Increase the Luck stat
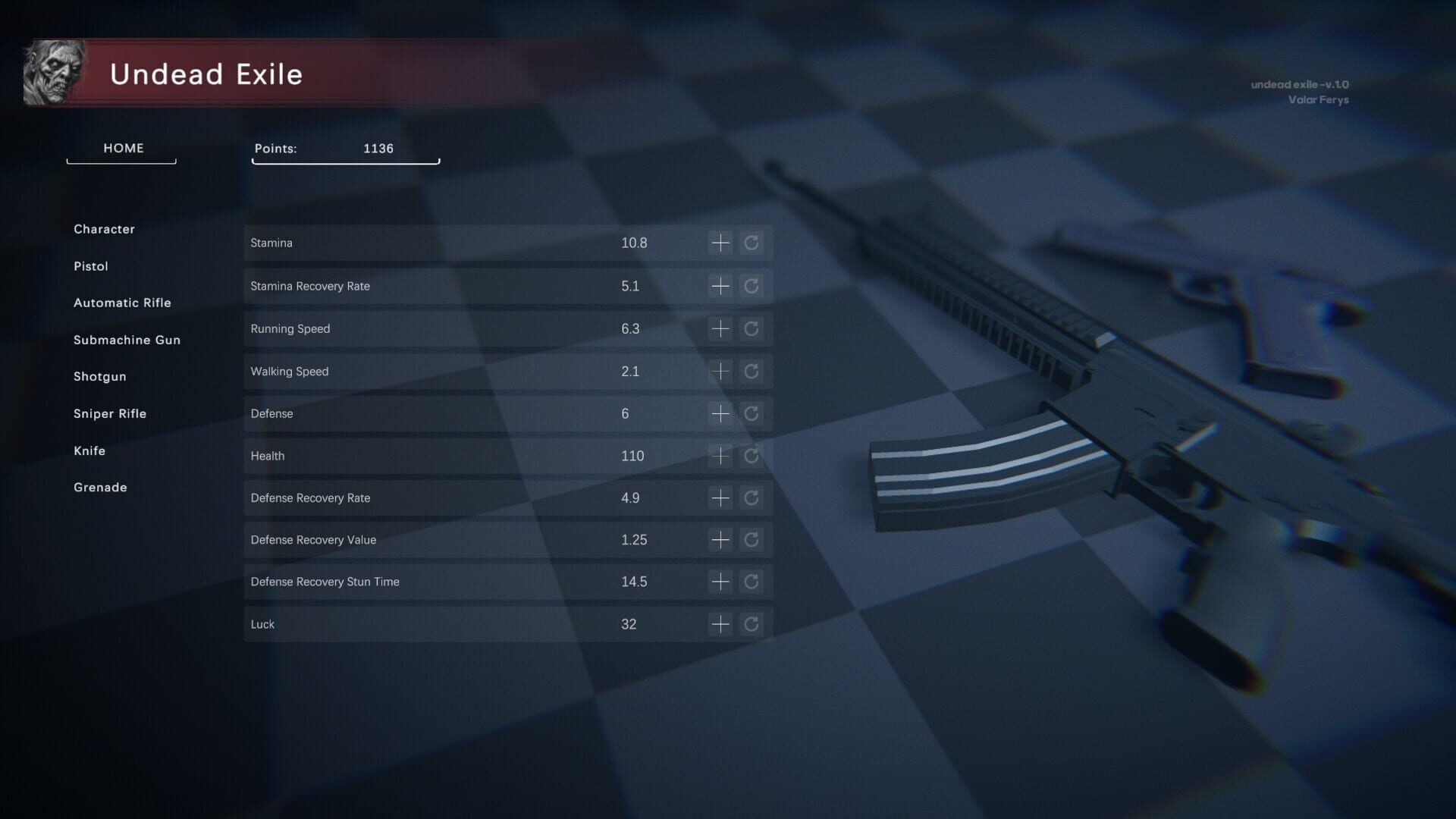1456x819 pixels. click(720, 623)
